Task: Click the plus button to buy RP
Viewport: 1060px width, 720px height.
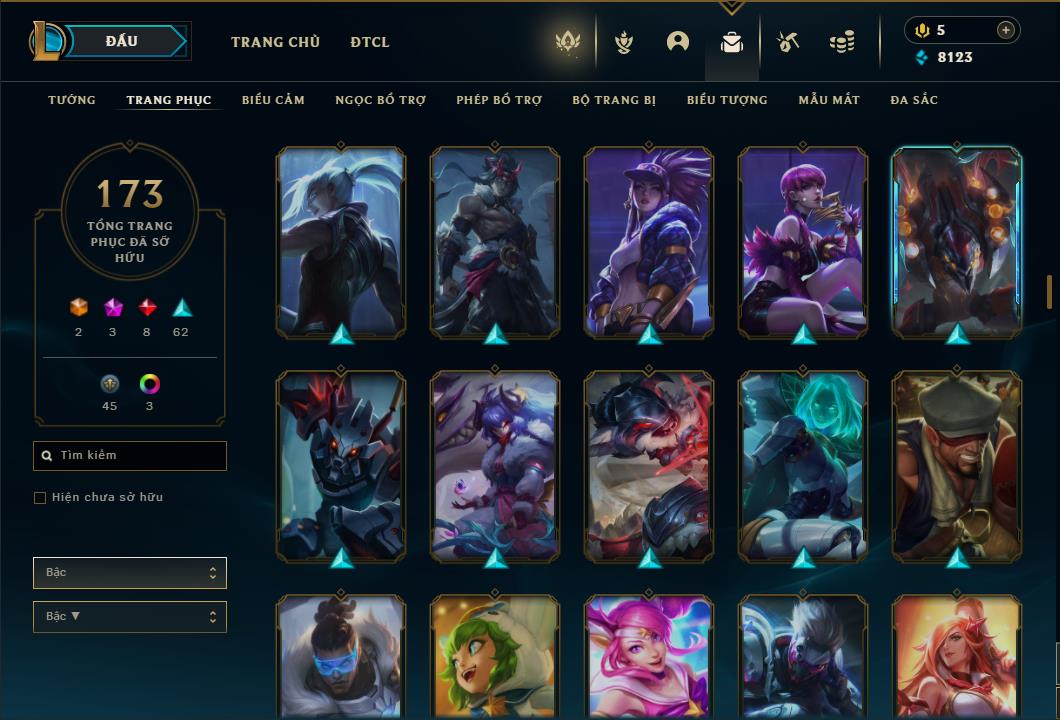Action: pos(1006,30)
